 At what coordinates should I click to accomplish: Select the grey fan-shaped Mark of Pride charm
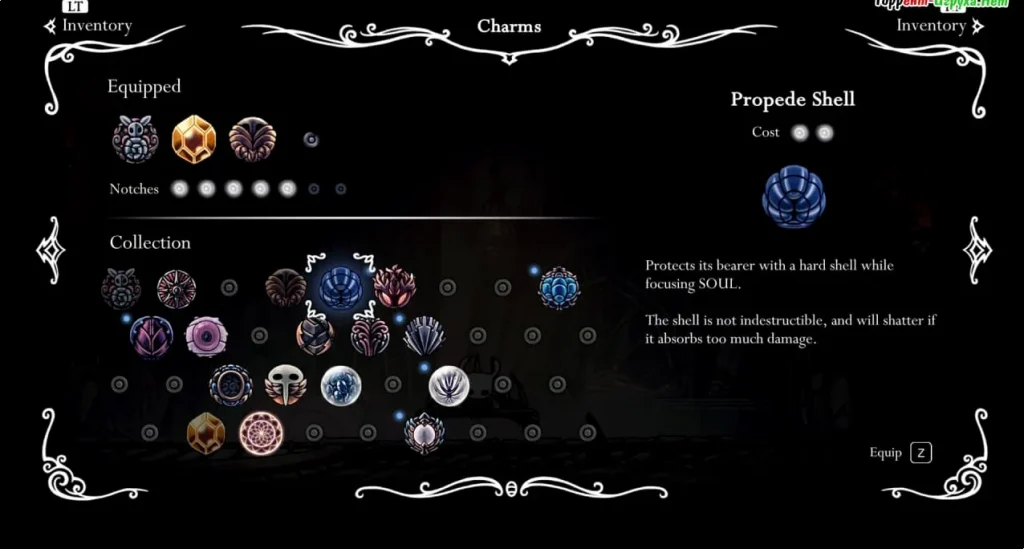424,336
